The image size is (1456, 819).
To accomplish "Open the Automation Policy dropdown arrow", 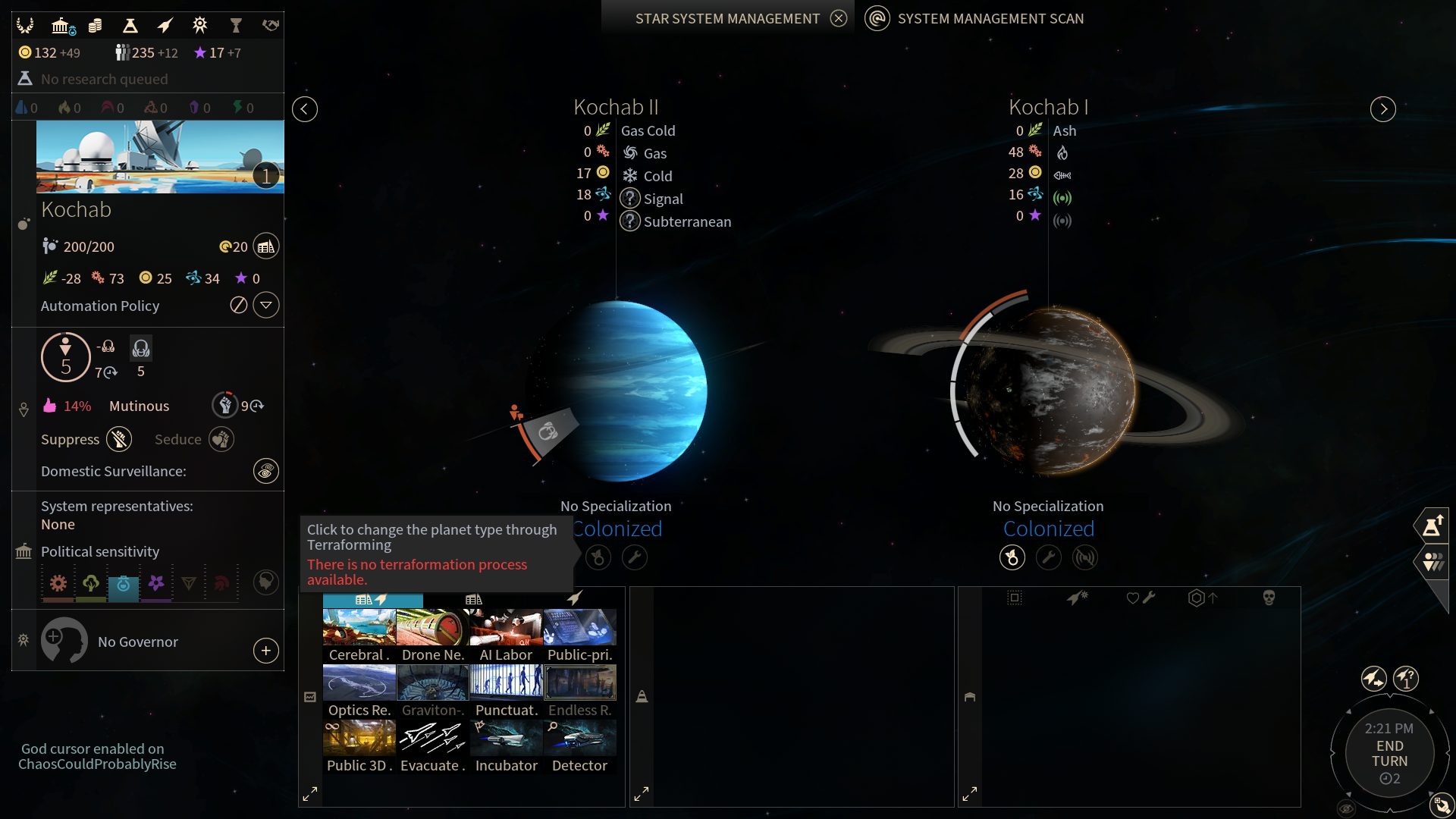I will point(265,305).
